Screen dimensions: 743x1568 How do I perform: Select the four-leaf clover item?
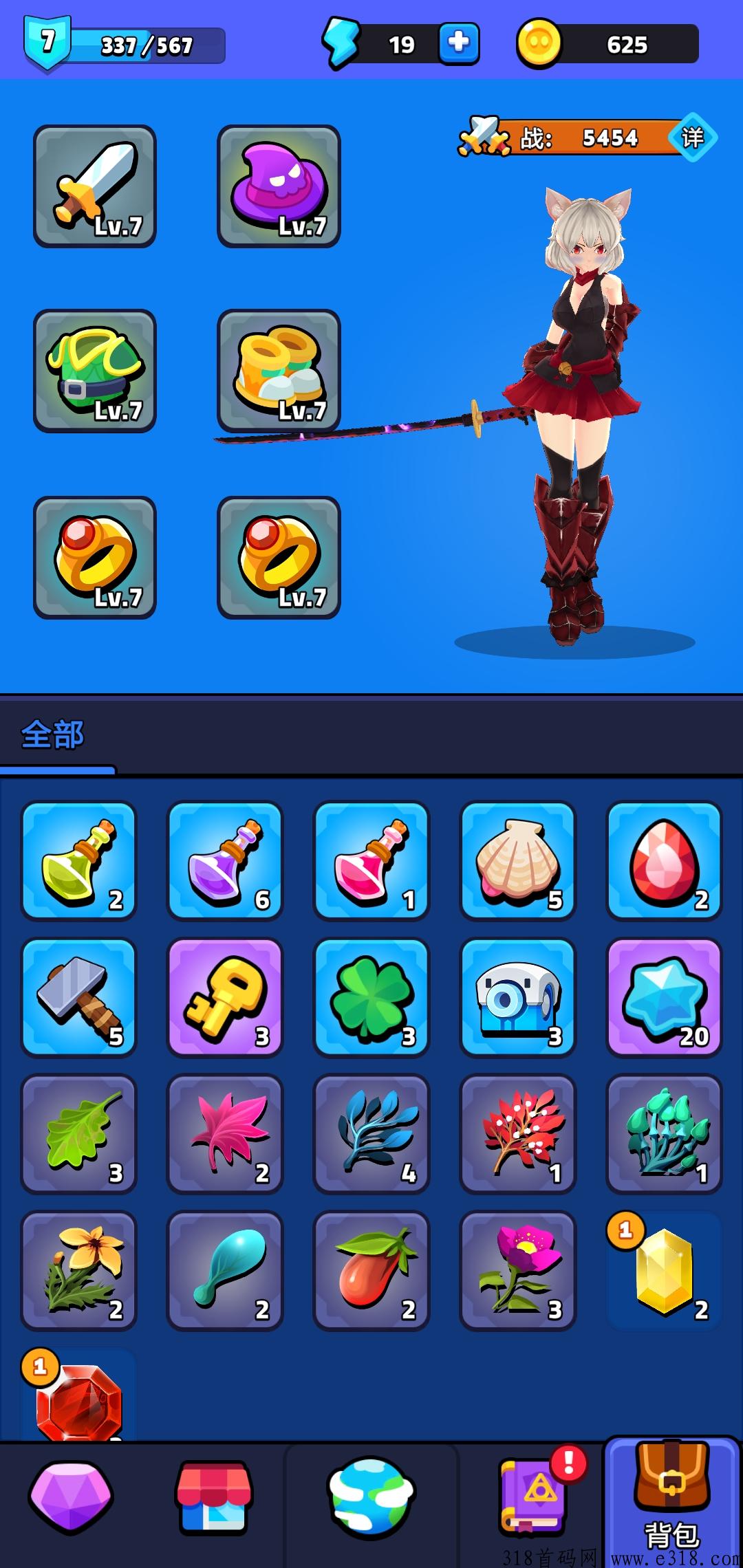tap(371, 997)
